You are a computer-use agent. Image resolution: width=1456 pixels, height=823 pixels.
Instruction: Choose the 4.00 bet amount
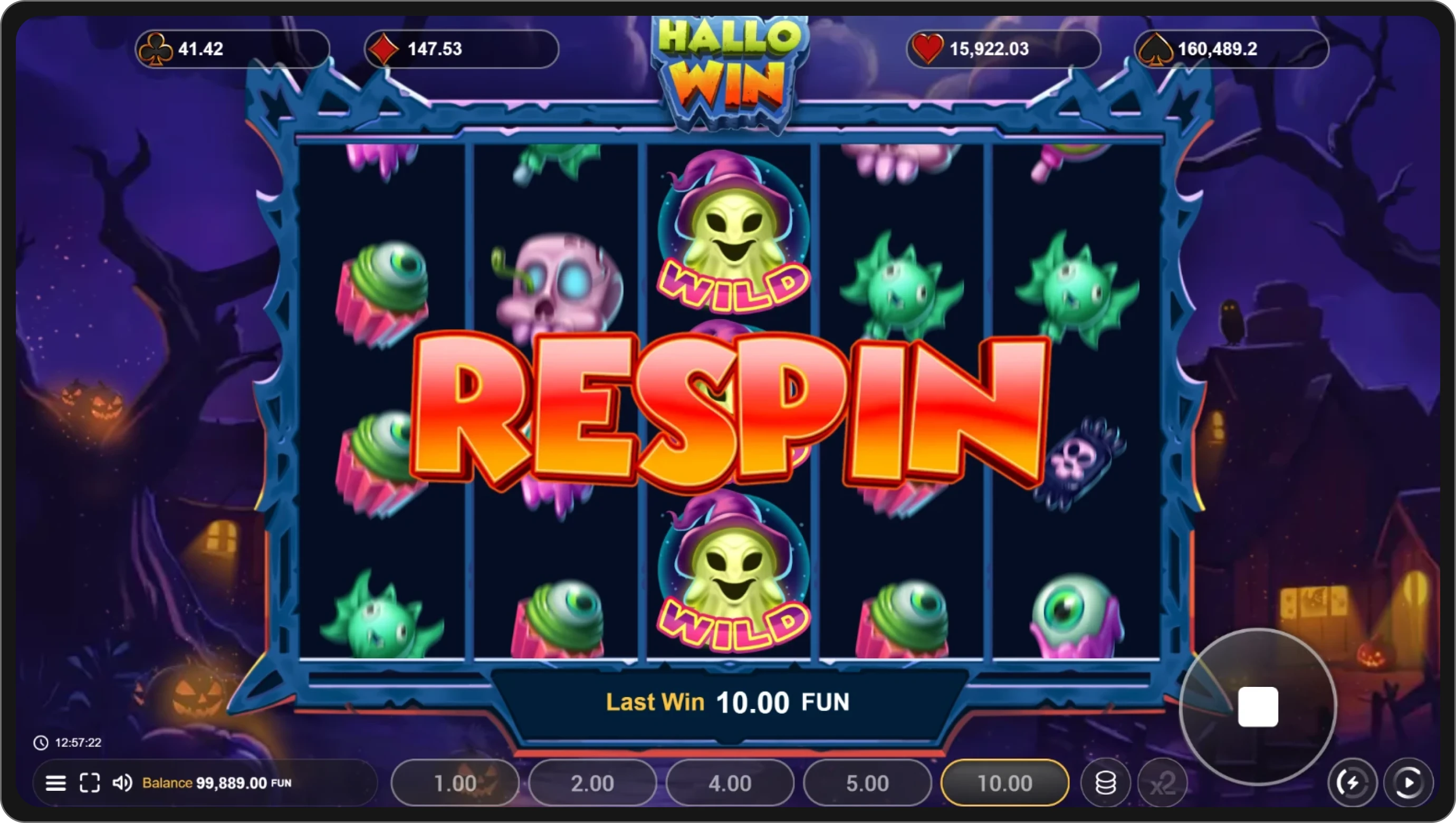coord(730,783)
